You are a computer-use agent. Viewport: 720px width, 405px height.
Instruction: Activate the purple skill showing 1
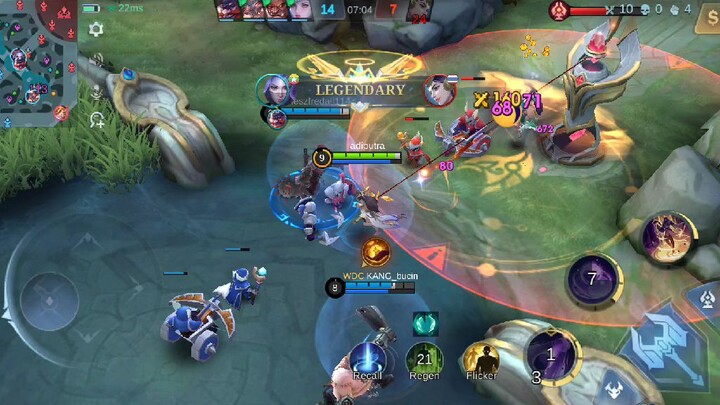(x=550, y=354)
